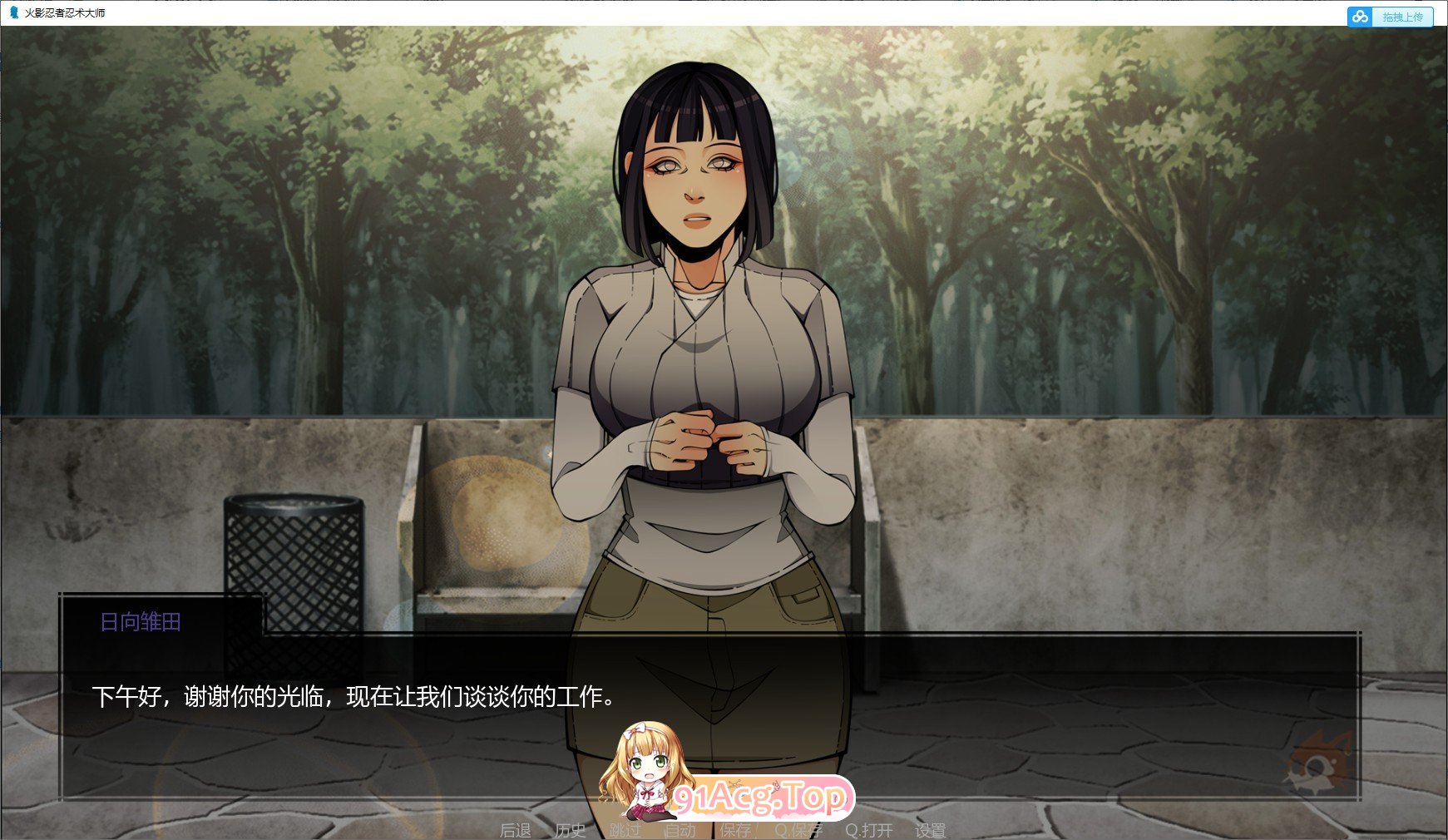The image size is (1448, 840).
Task: Open the 历史 dialogue history
Action: tap(568, 829)
